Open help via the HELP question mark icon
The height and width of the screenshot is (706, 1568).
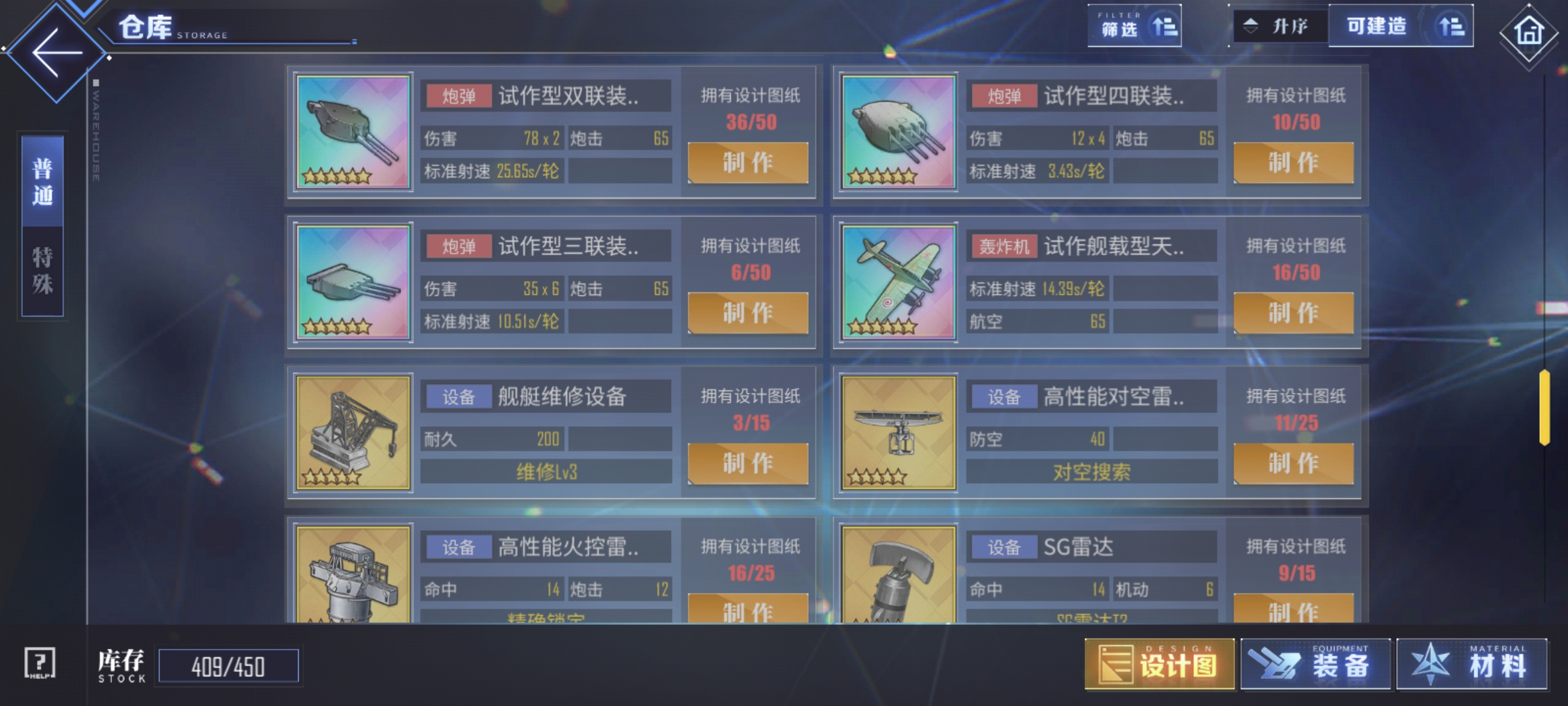[39, 664]
